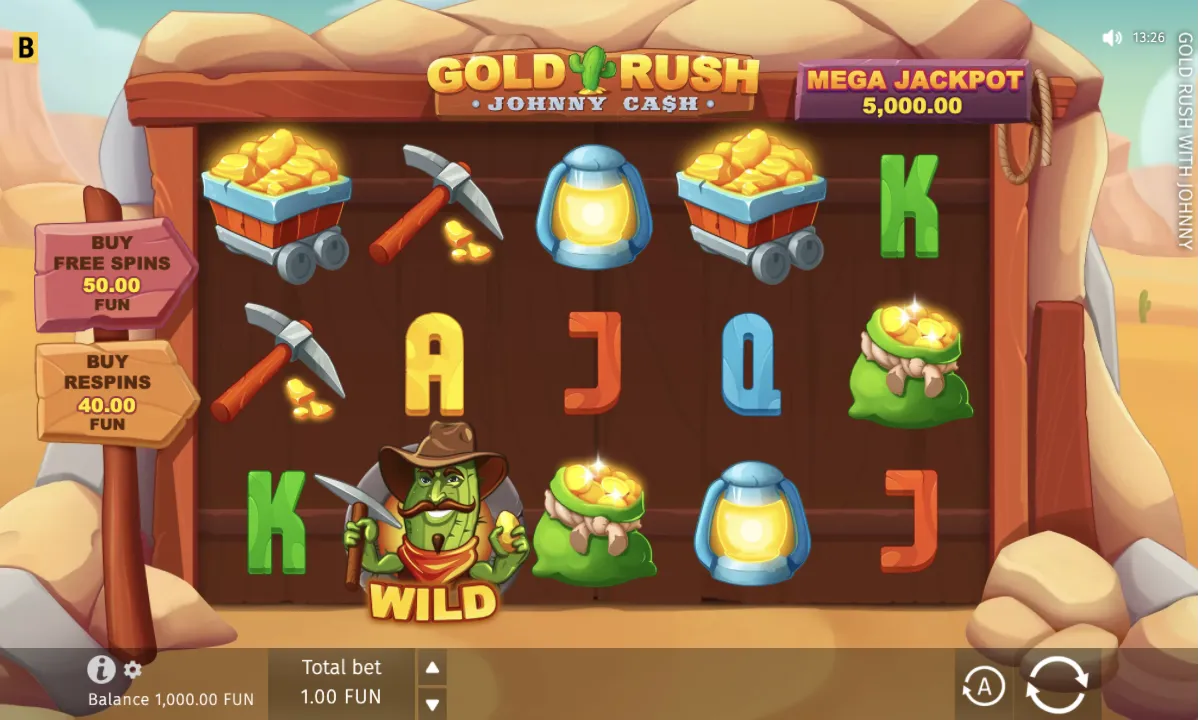Decrease total bet with the down arrow

click(431, 703)
